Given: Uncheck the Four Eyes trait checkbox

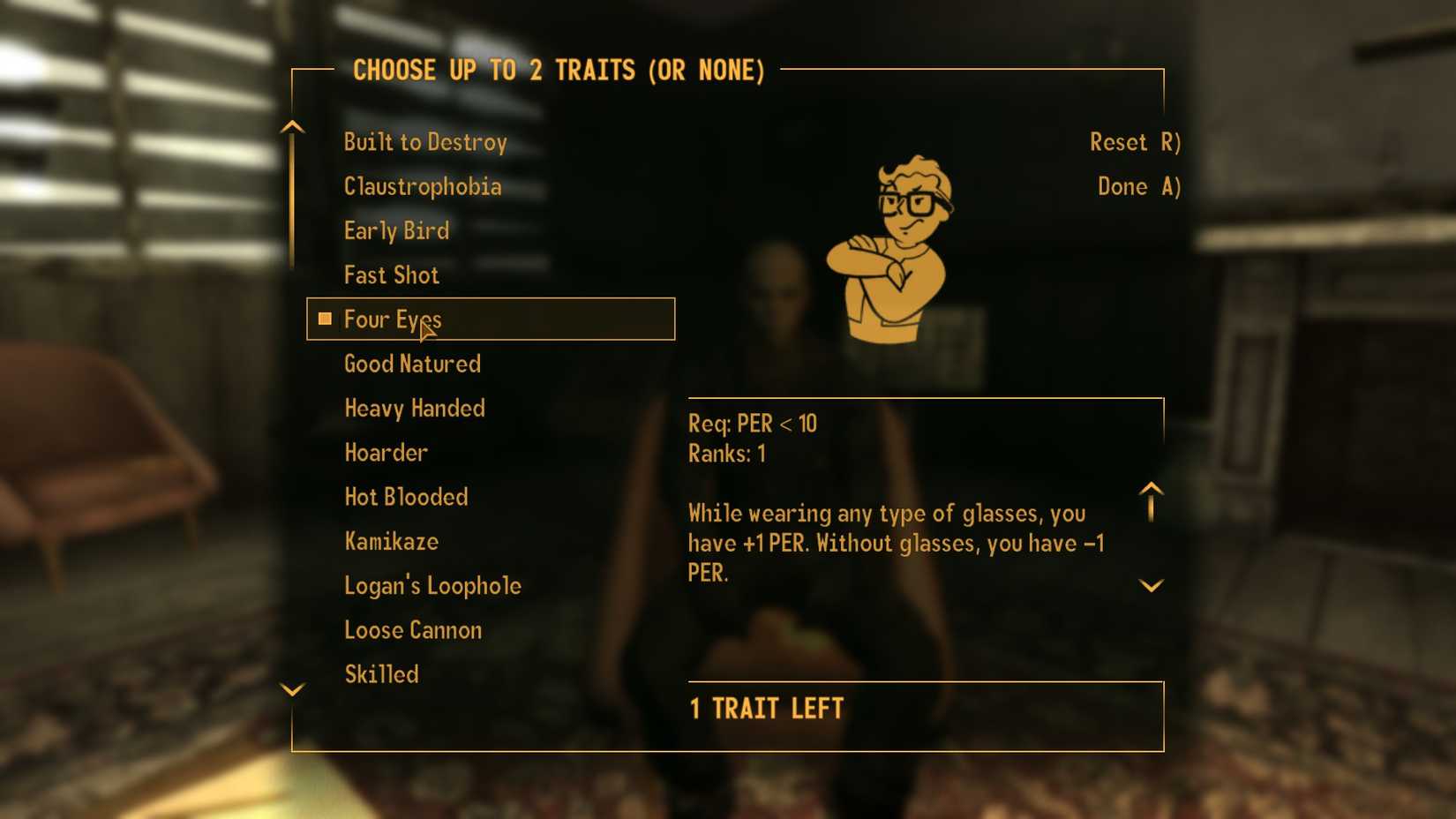Looking at the screenshot, I should (324, 319).
